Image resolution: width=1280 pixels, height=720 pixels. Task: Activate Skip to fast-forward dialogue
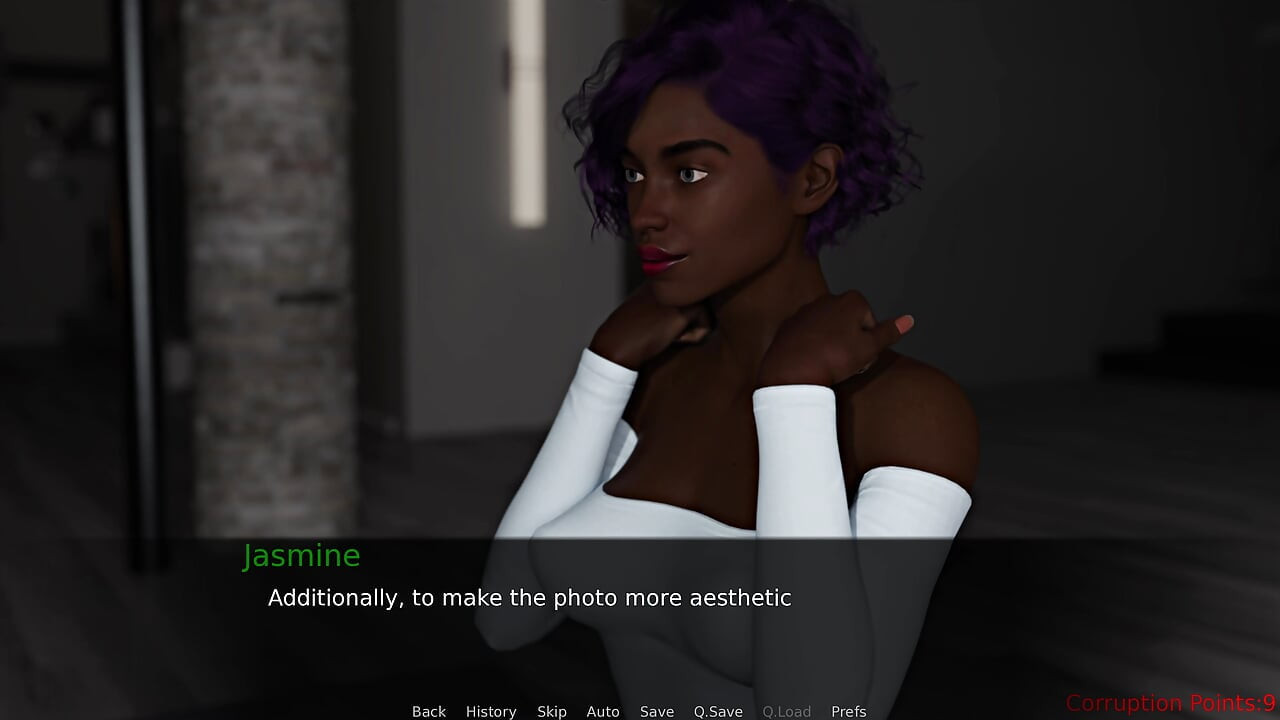click(x=552, y=711)
